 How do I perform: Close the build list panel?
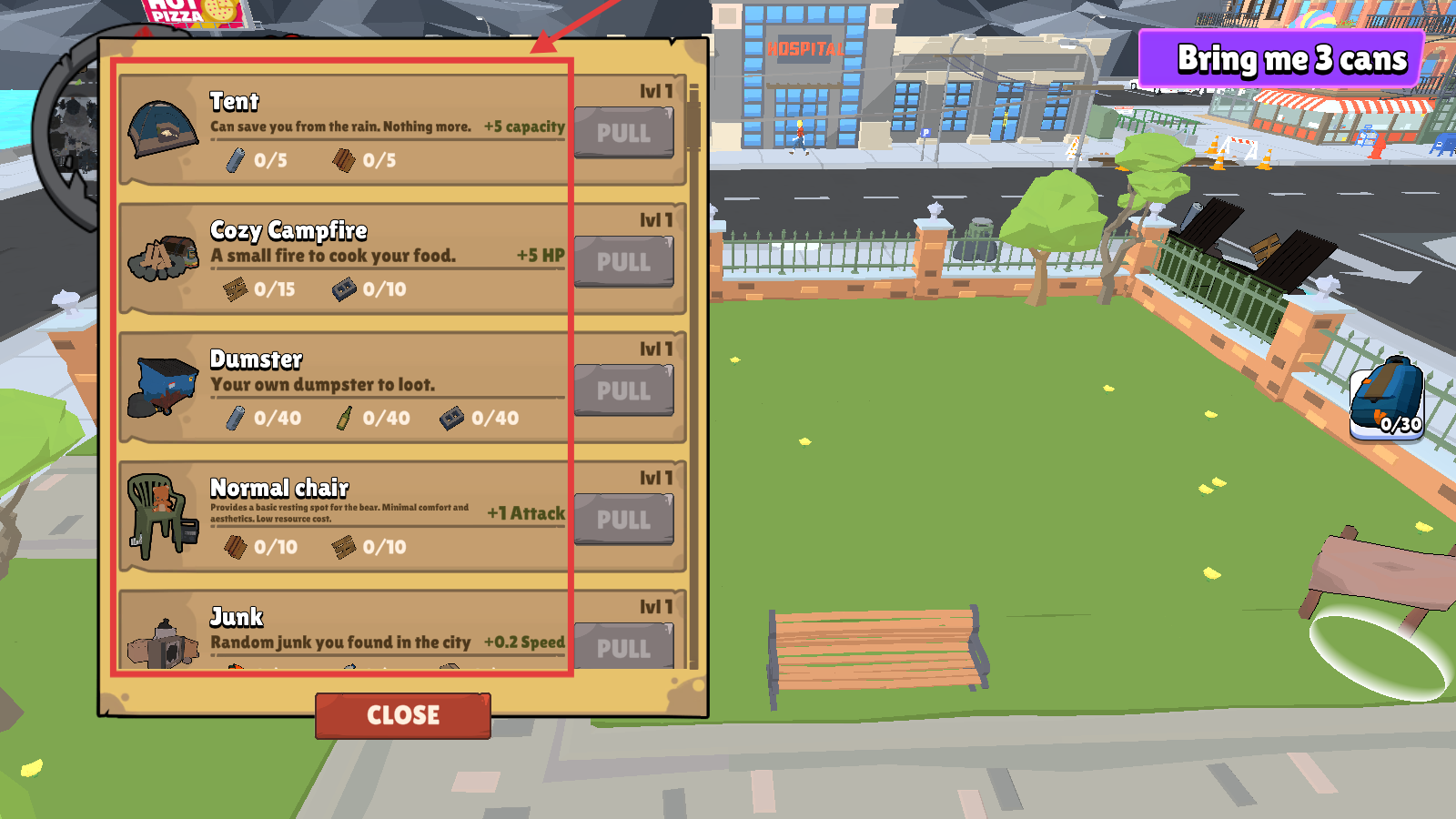[403, 715]
